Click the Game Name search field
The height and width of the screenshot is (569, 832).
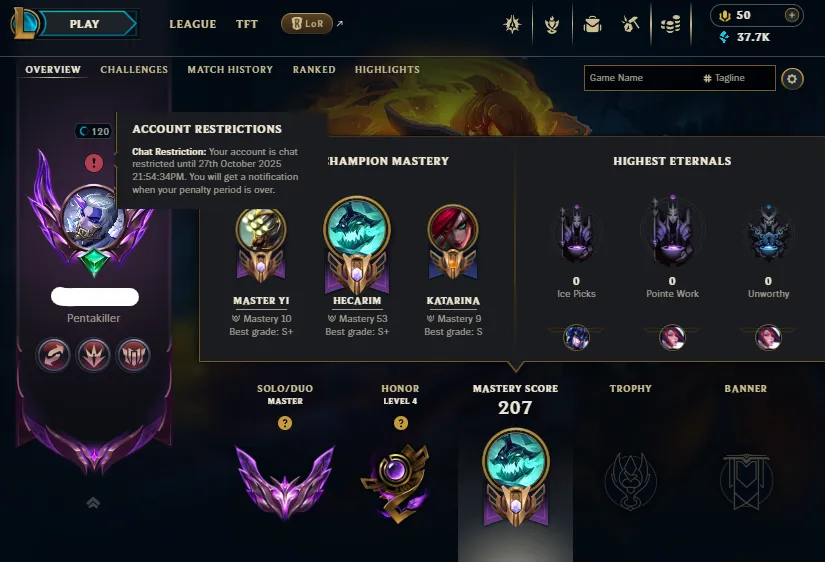pos(640,78)
